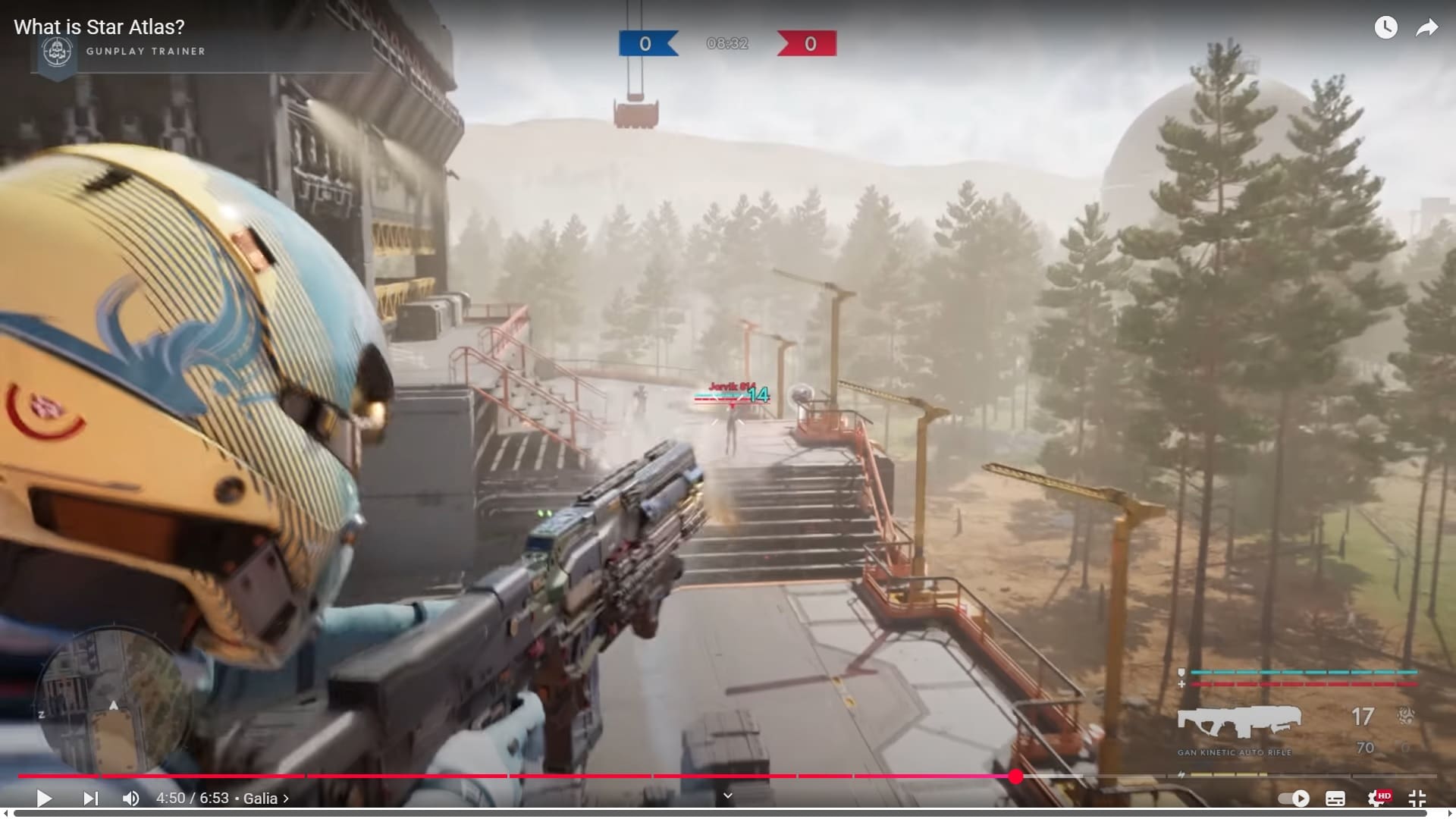Click the Gunplay Trainer emblem badge
The height and width of the screenshot is (819, 1456).
[x=57, y=54]
